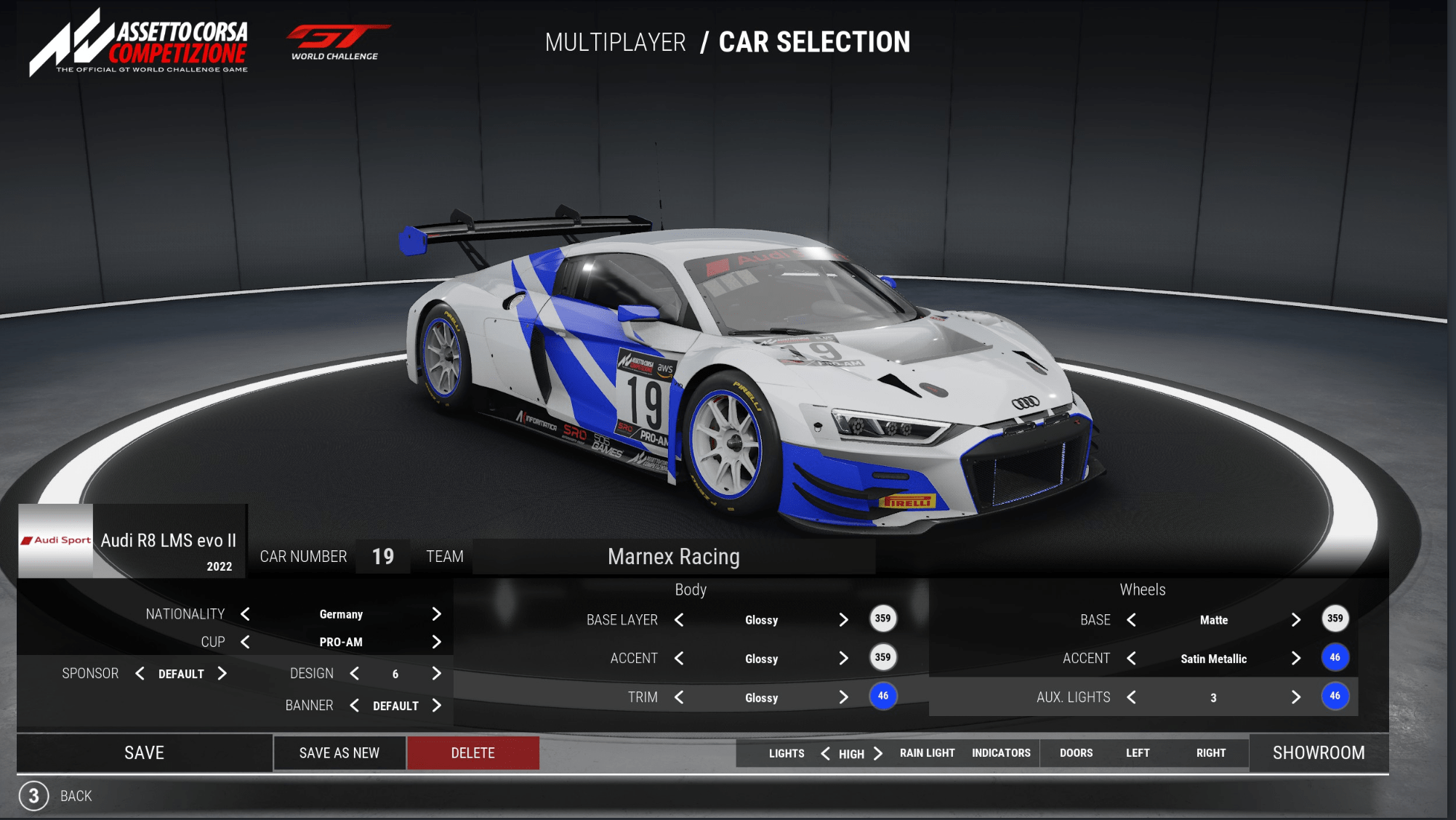Change Cup to the previous class
The image size is (1456, 820).
pos(246,642)
